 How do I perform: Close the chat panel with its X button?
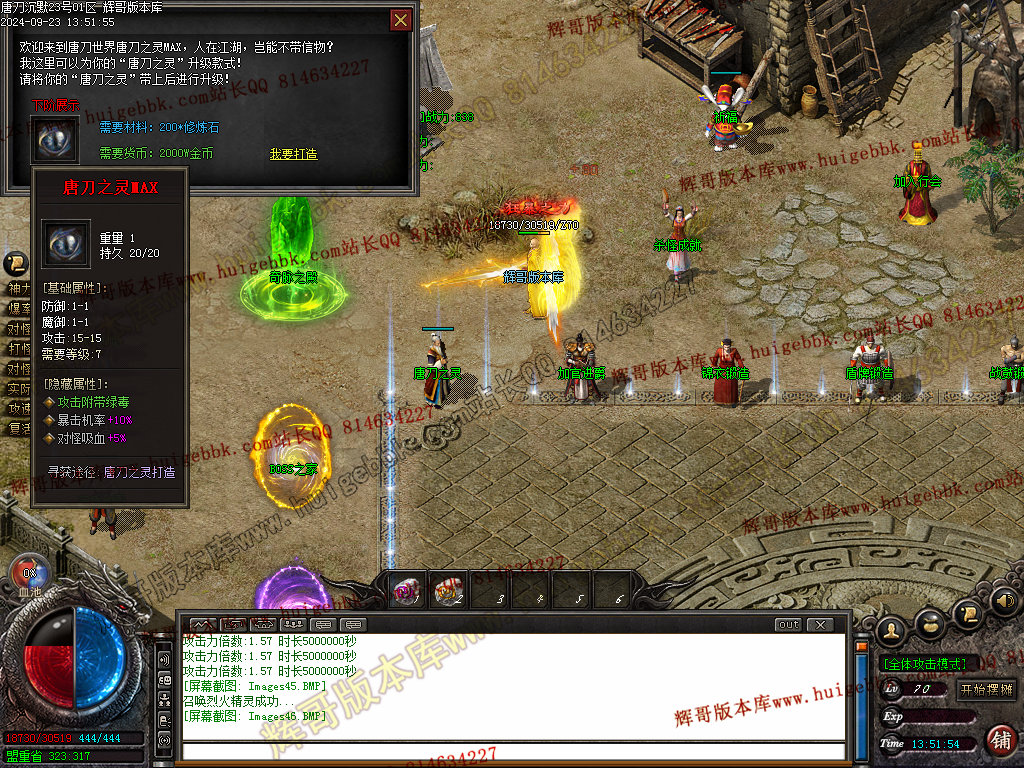[820, 625]
